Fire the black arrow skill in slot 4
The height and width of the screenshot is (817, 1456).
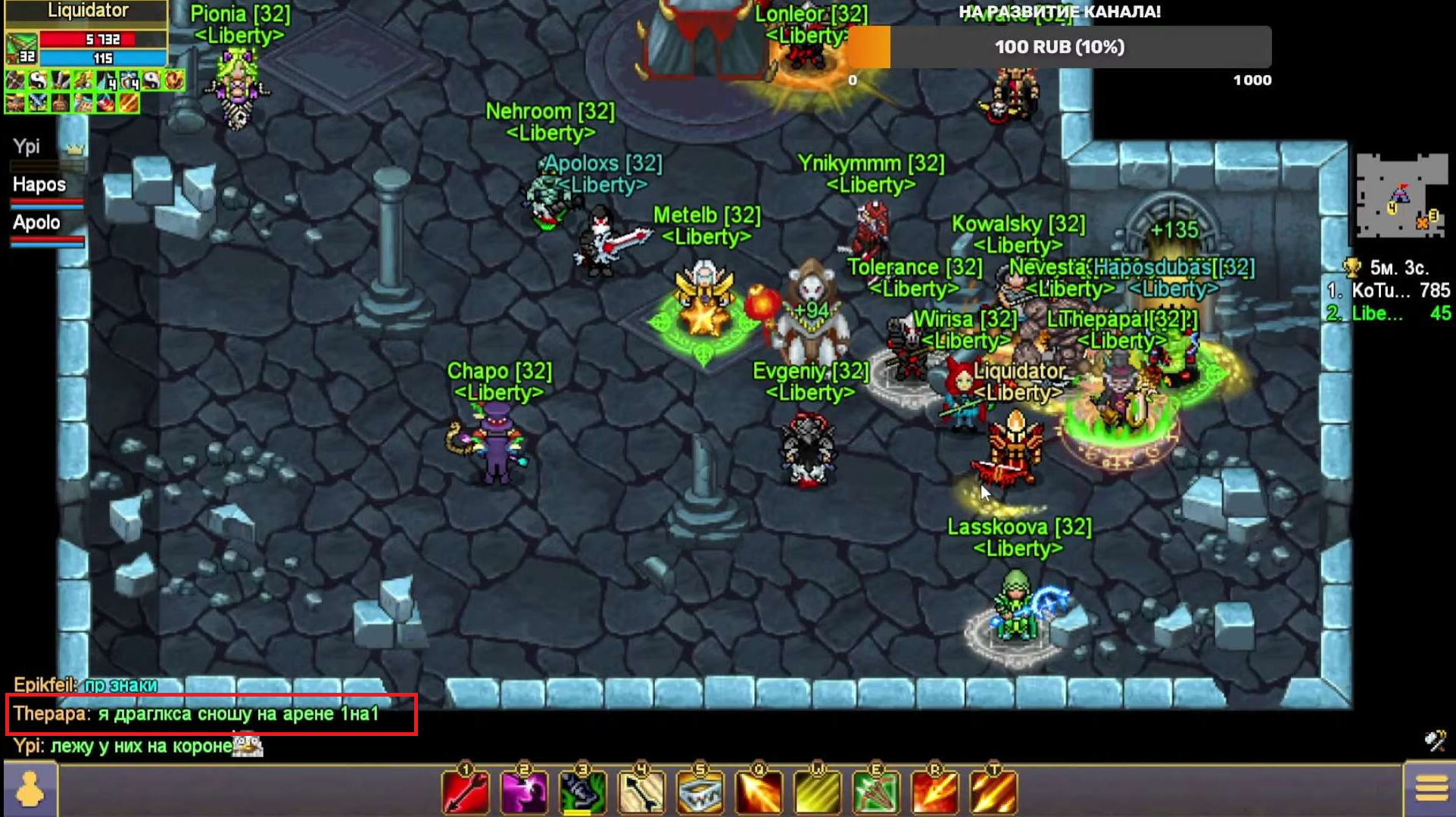641,792
